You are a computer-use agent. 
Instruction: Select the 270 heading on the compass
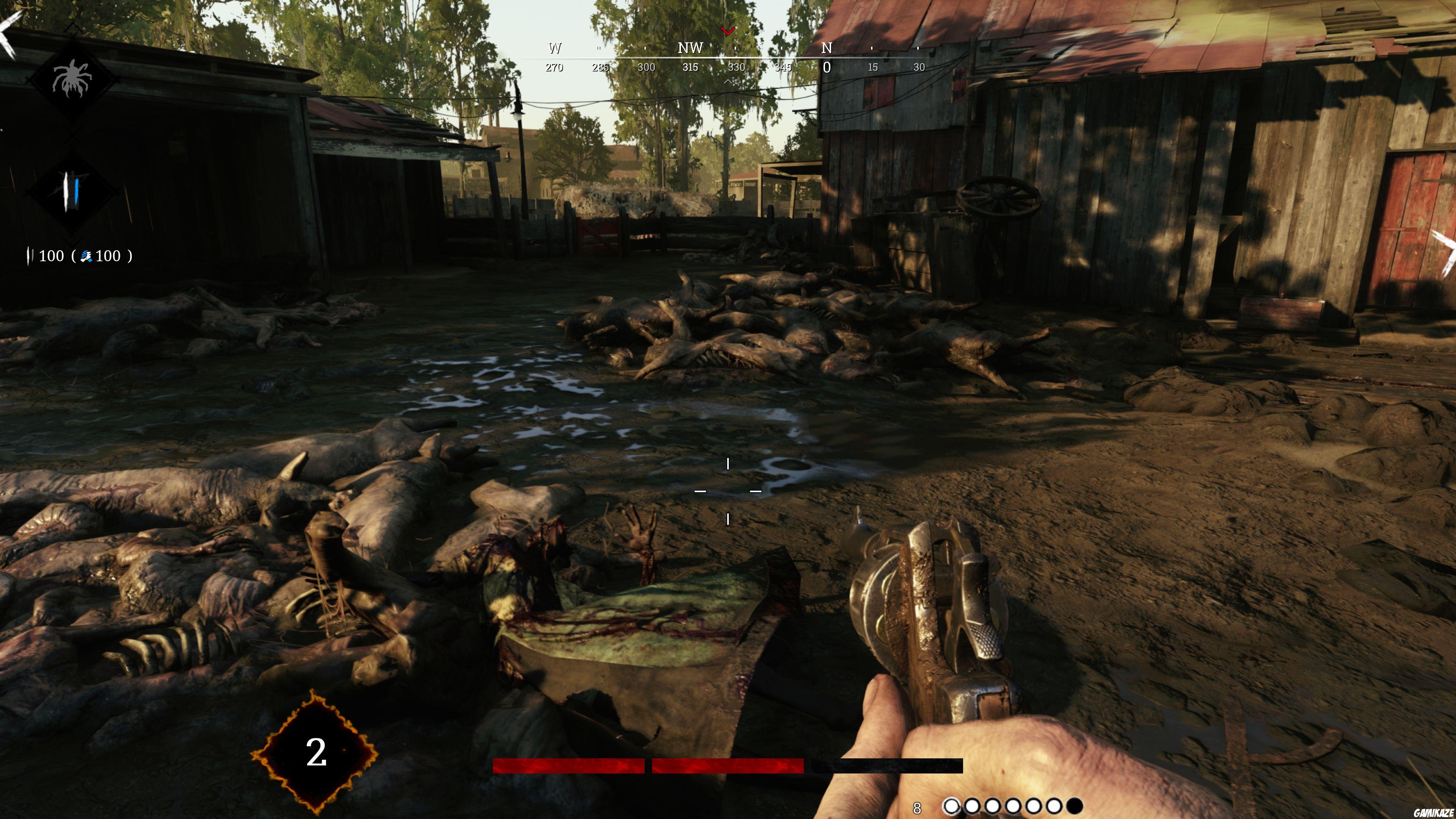pos(554,67)
